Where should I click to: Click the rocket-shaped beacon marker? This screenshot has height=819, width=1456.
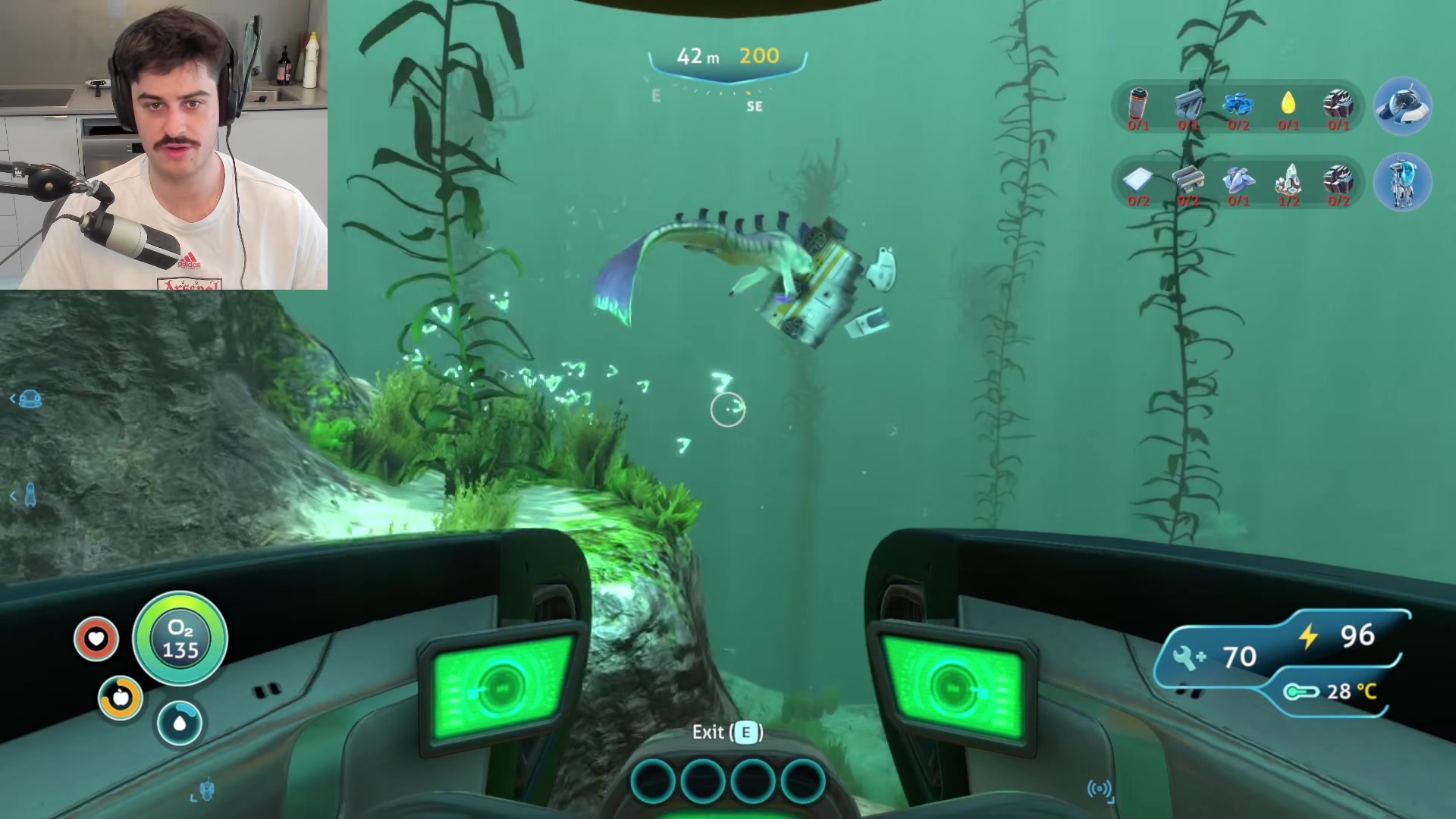(30, 495)
